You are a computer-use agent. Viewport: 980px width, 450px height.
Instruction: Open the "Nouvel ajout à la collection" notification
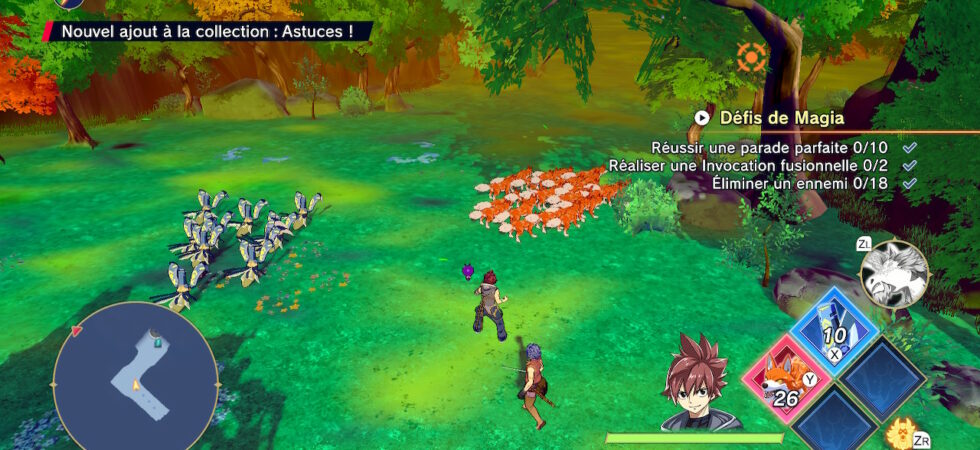[x=207, y=31]
